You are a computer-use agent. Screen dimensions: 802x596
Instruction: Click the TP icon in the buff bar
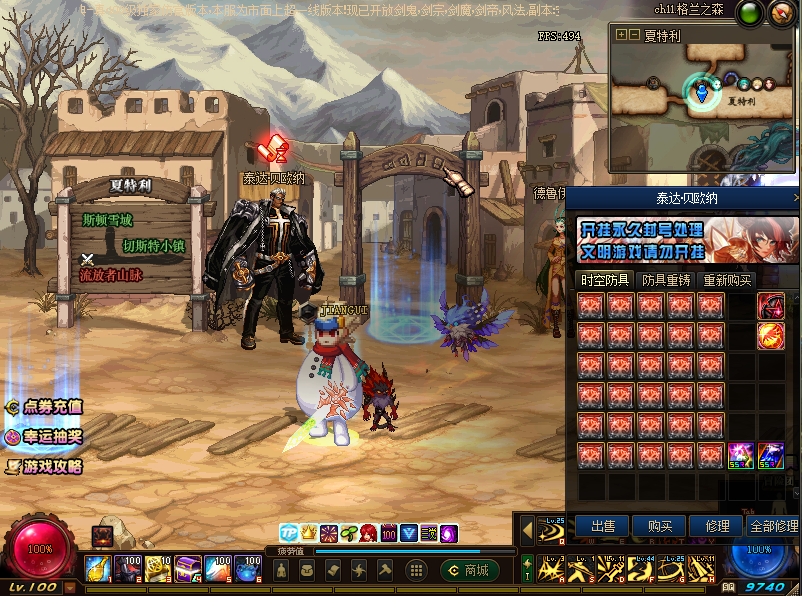[288, 533]
